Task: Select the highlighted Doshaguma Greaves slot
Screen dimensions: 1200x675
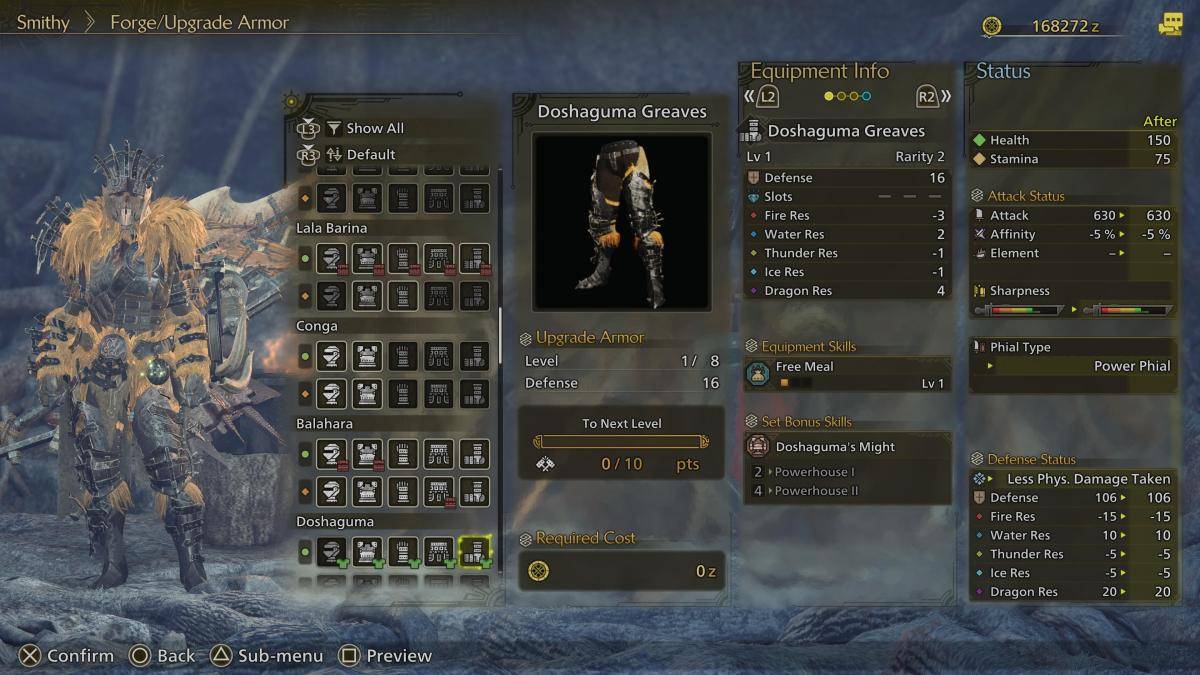Action: [x=474, y=551]
